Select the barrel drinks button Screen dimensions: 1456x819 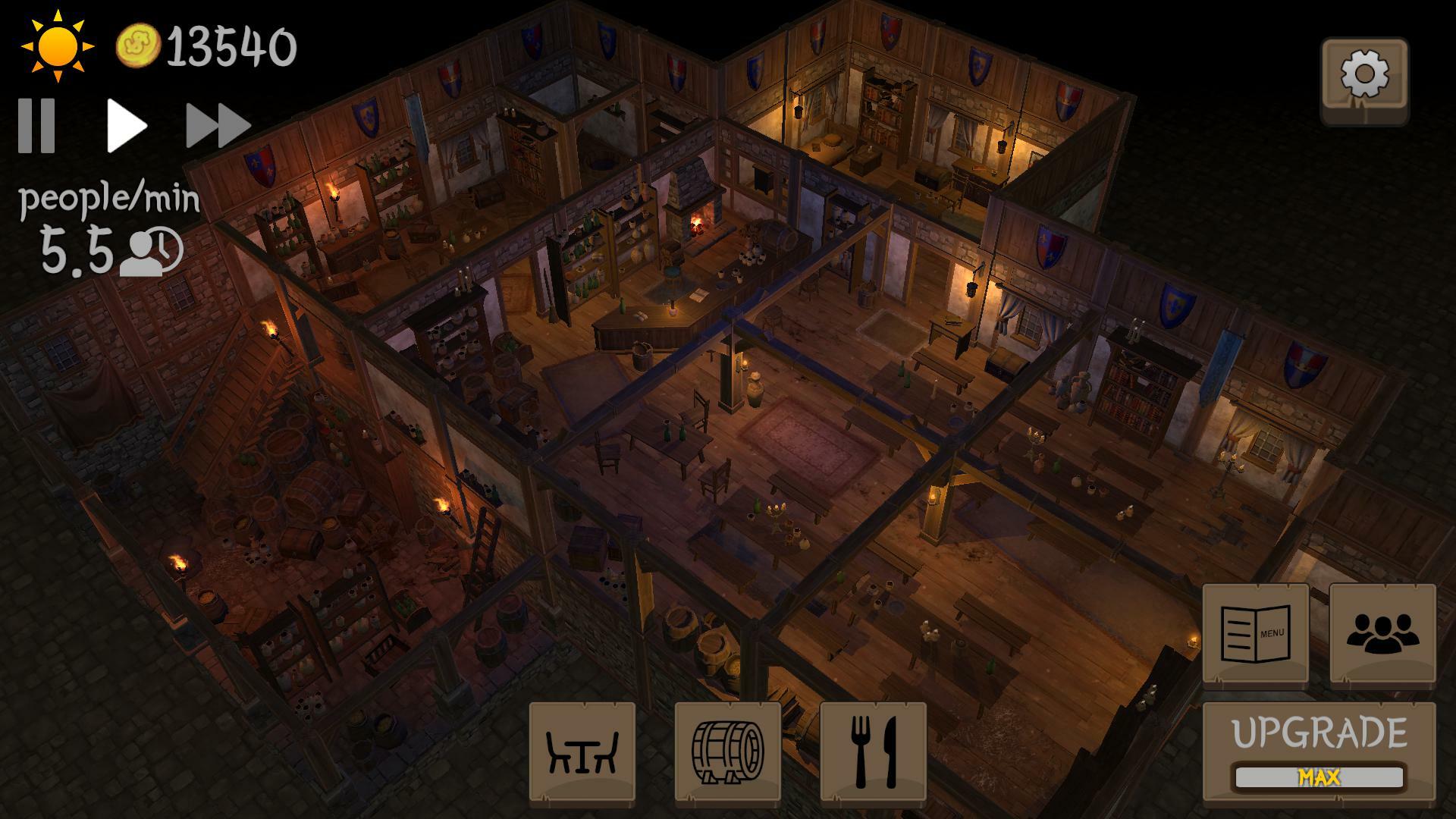[x=727, y=751]
